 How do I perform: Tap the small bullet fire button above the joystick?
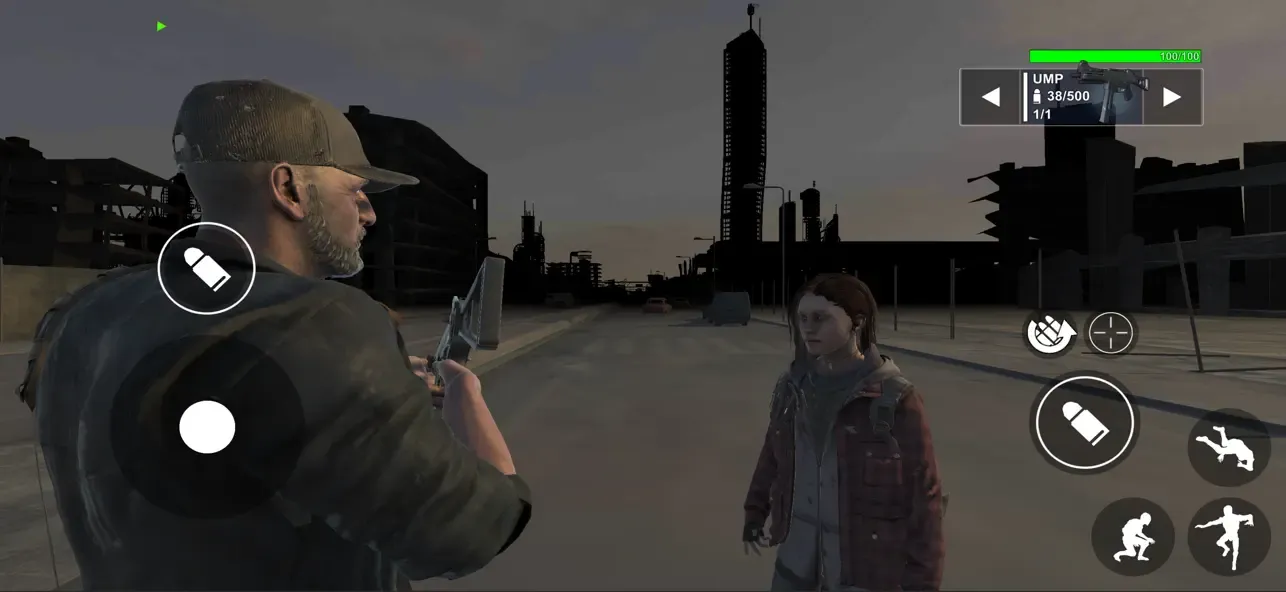207,268
